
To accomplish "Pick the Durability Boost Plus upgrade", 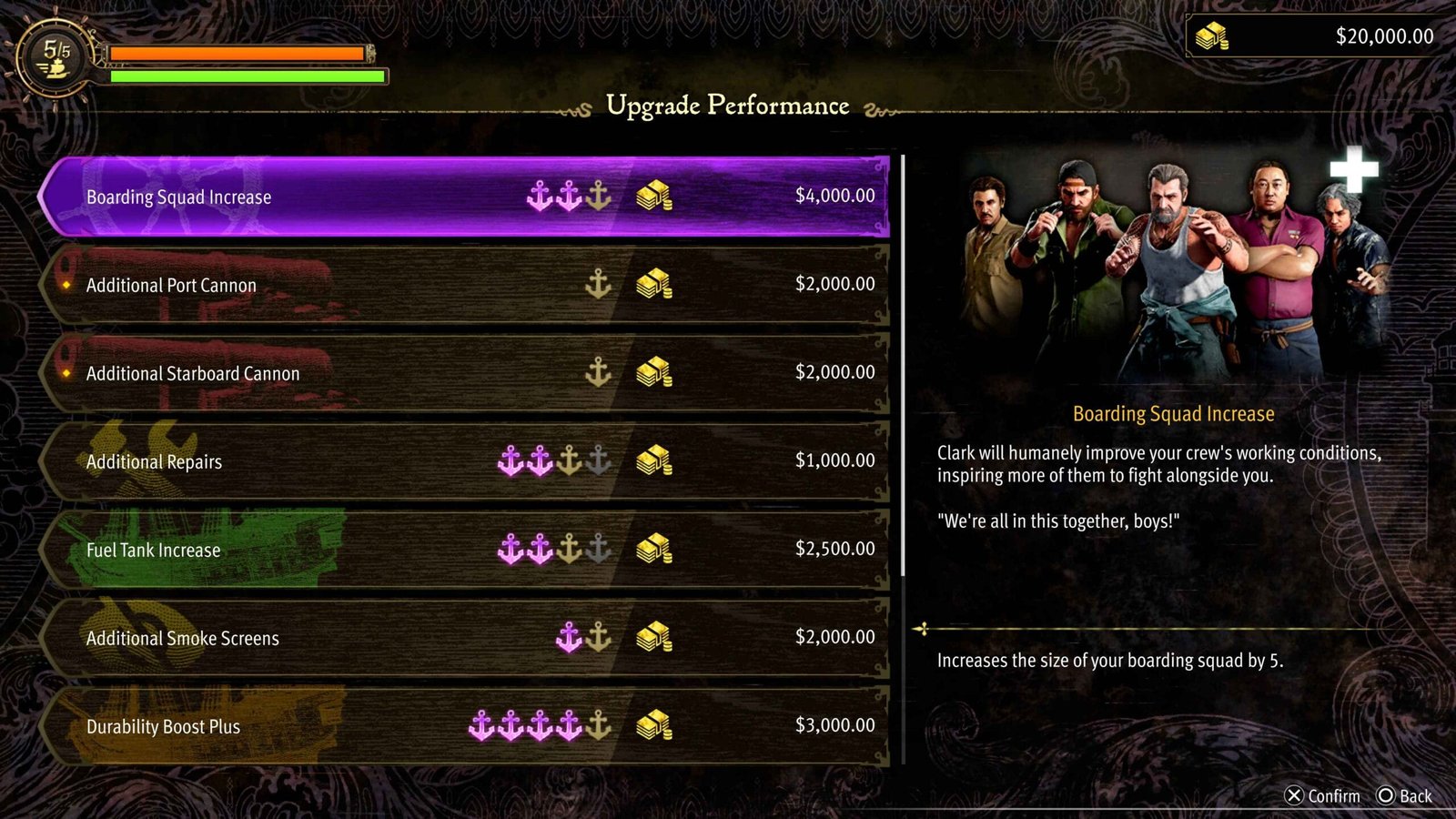I will tap(464, 726).
